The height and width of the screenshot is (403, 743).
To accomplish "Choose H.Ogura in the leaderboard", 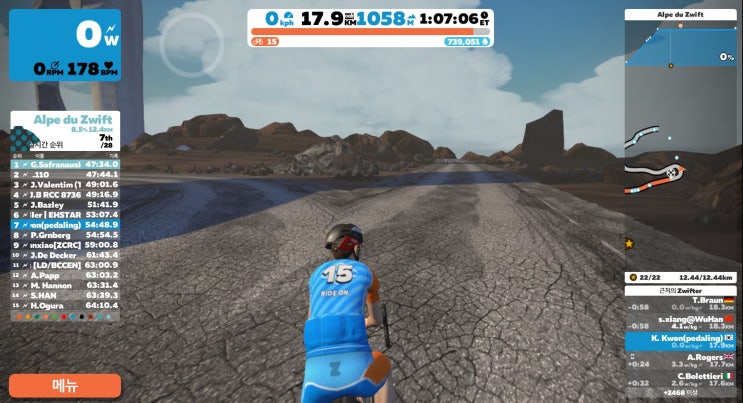I will coord(65,305).
